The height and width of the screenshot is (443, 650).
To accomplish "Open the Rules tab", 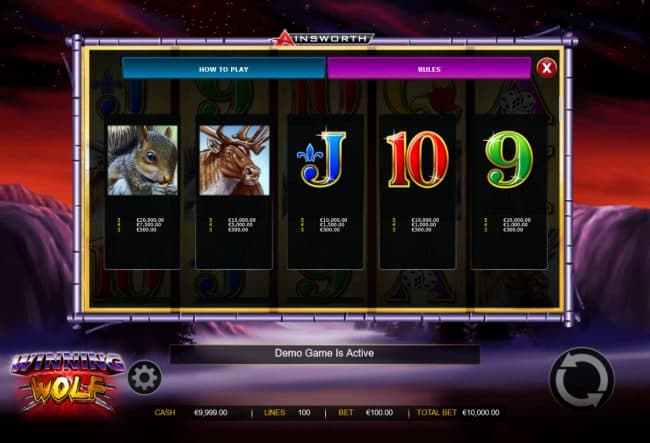I will coord(428,68).
